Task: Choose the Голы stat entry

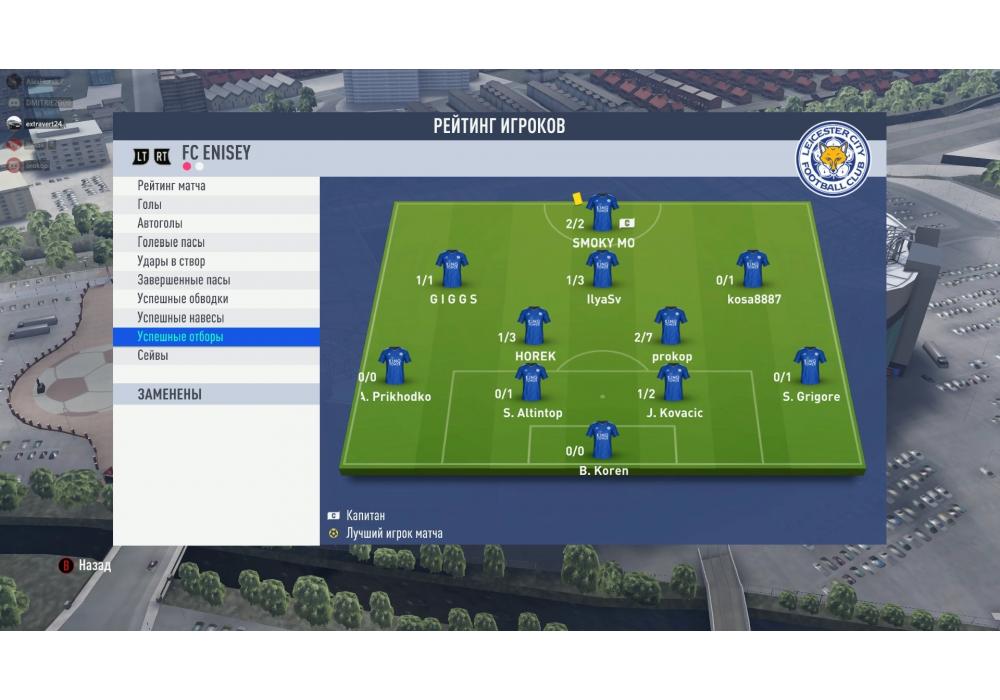Action: pos(216,205)
